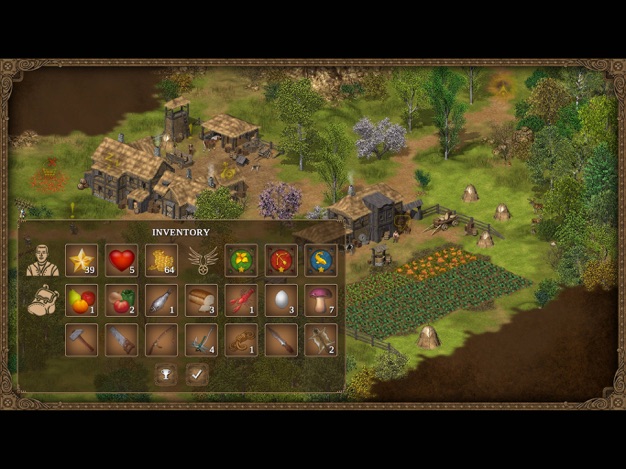Choose the red bow skill badge
626x469 pixels.
[x=281, y=260]
